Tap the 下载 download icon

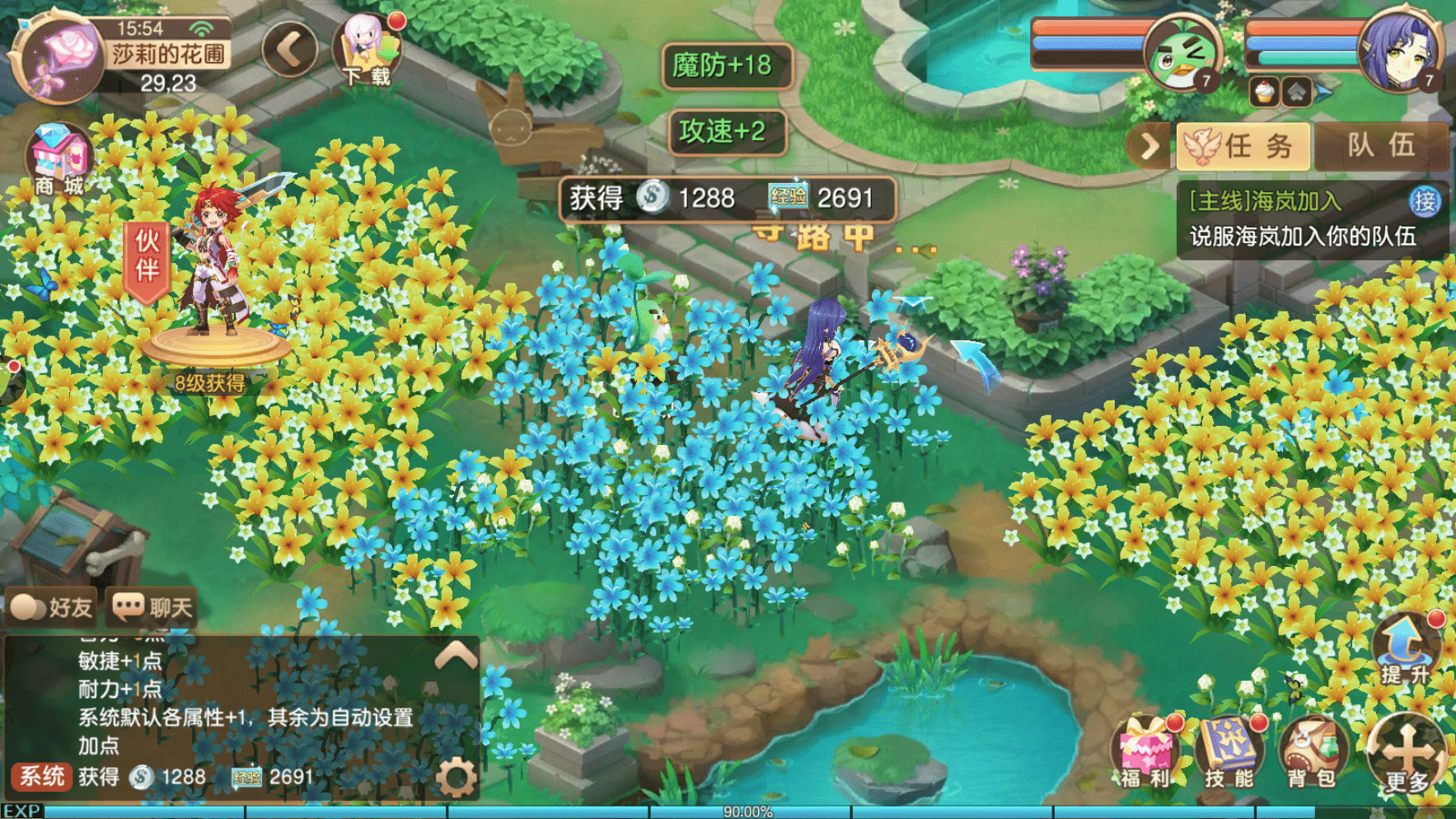pos(367,51)
